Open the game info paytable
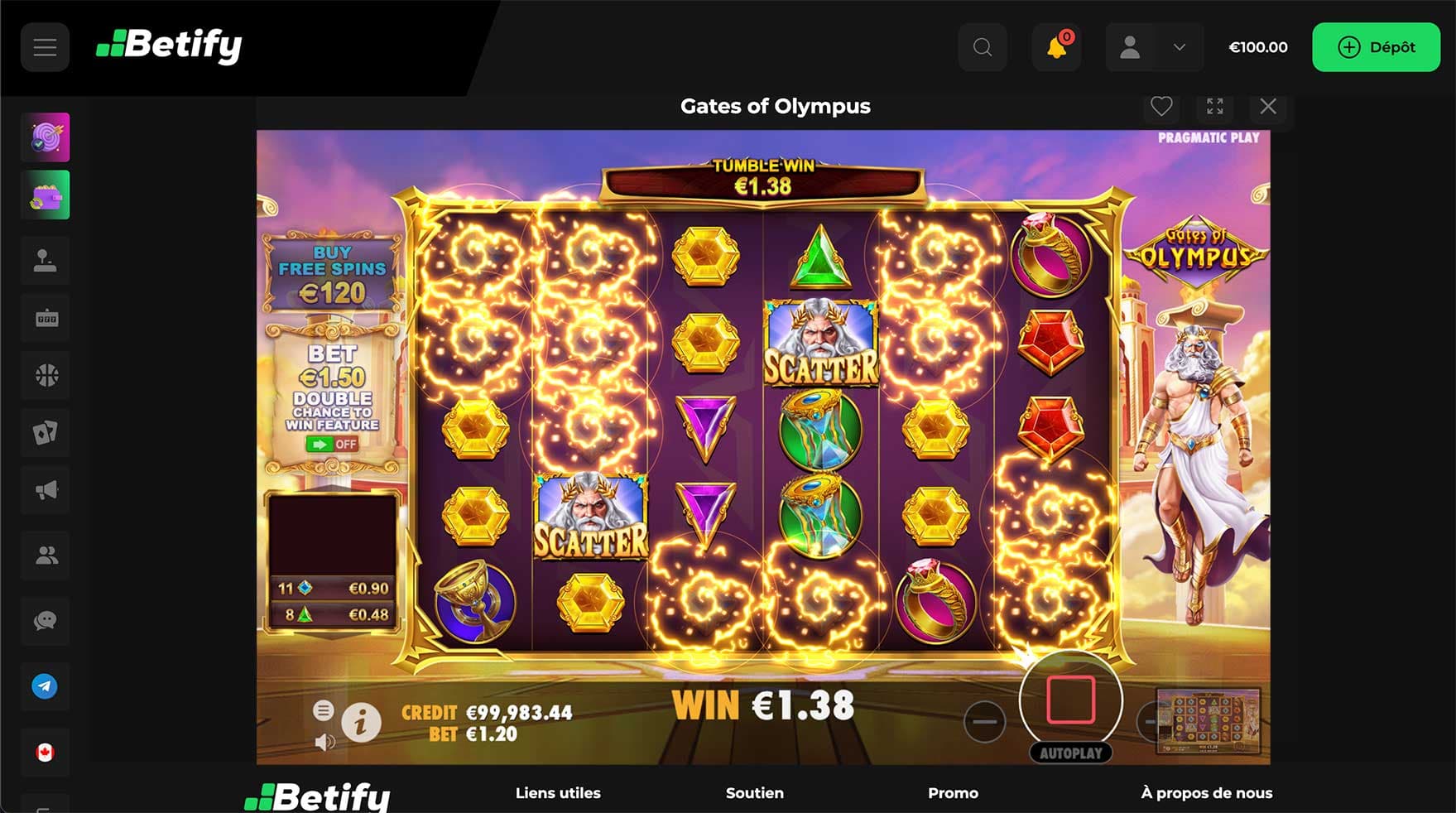The width and height of the screenshot is (1456, 813). tap(361, 723)
